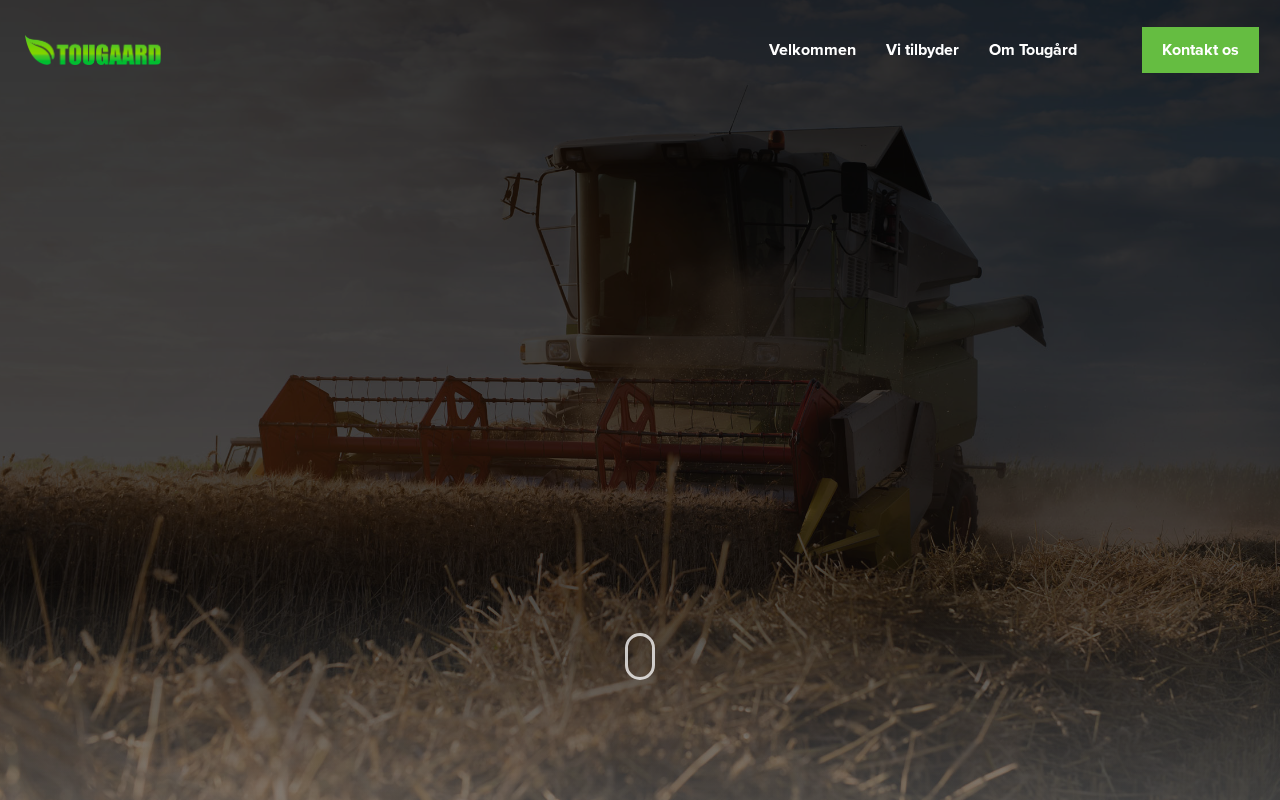Open the Velkommen page link

(x=812, y=50)
